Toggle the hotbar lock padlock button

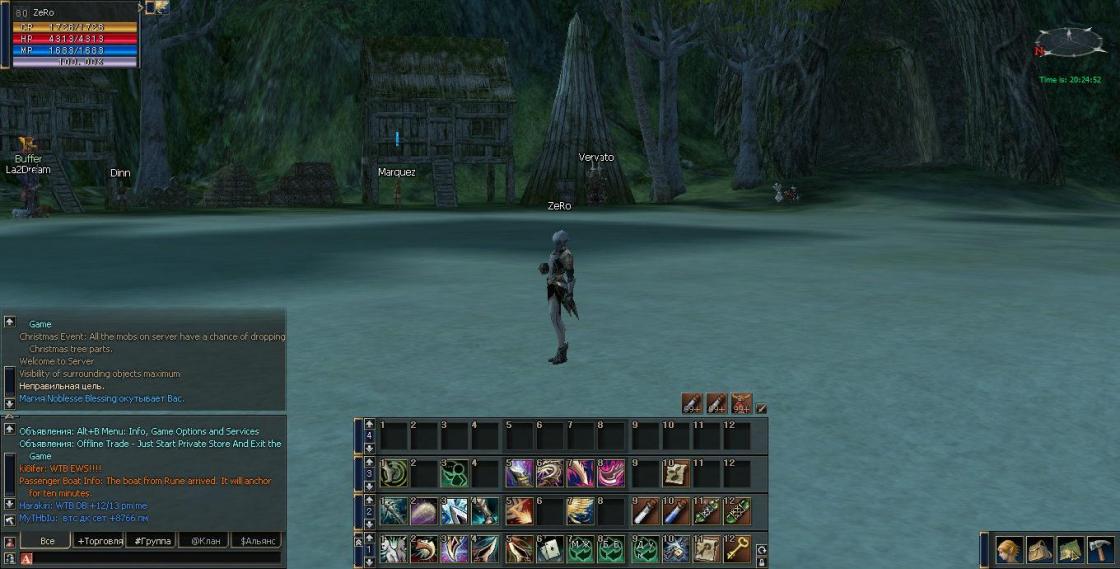point(762,561)
